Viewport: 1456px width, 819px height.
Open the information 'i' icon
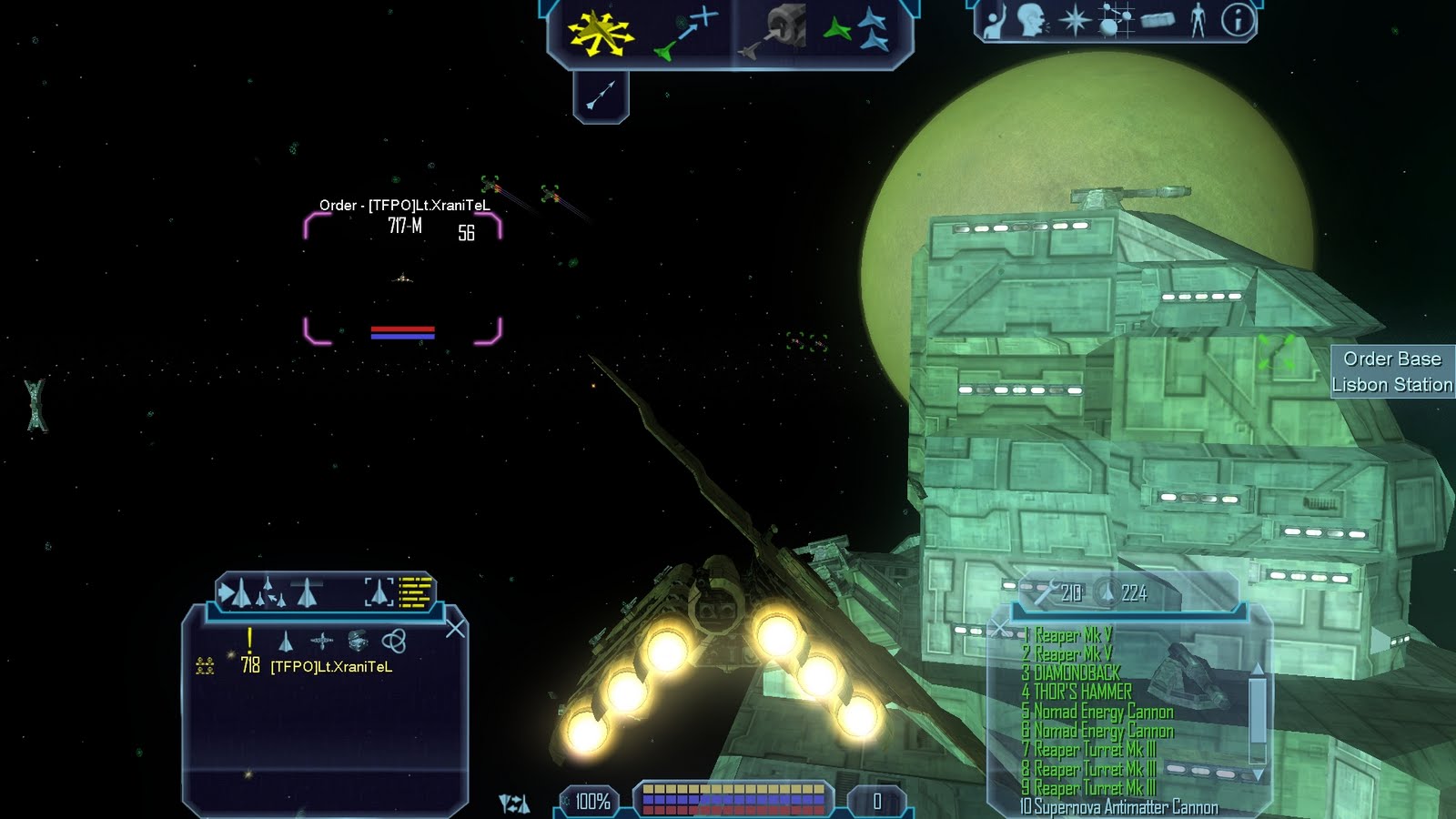coord(1237,20)
